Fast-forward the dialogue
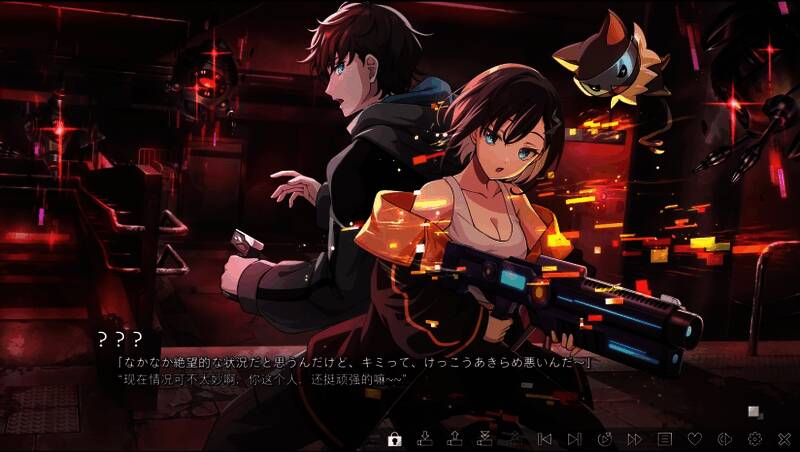Image resolution: width=800 pixels, height=452 pixels. [634, 438]
